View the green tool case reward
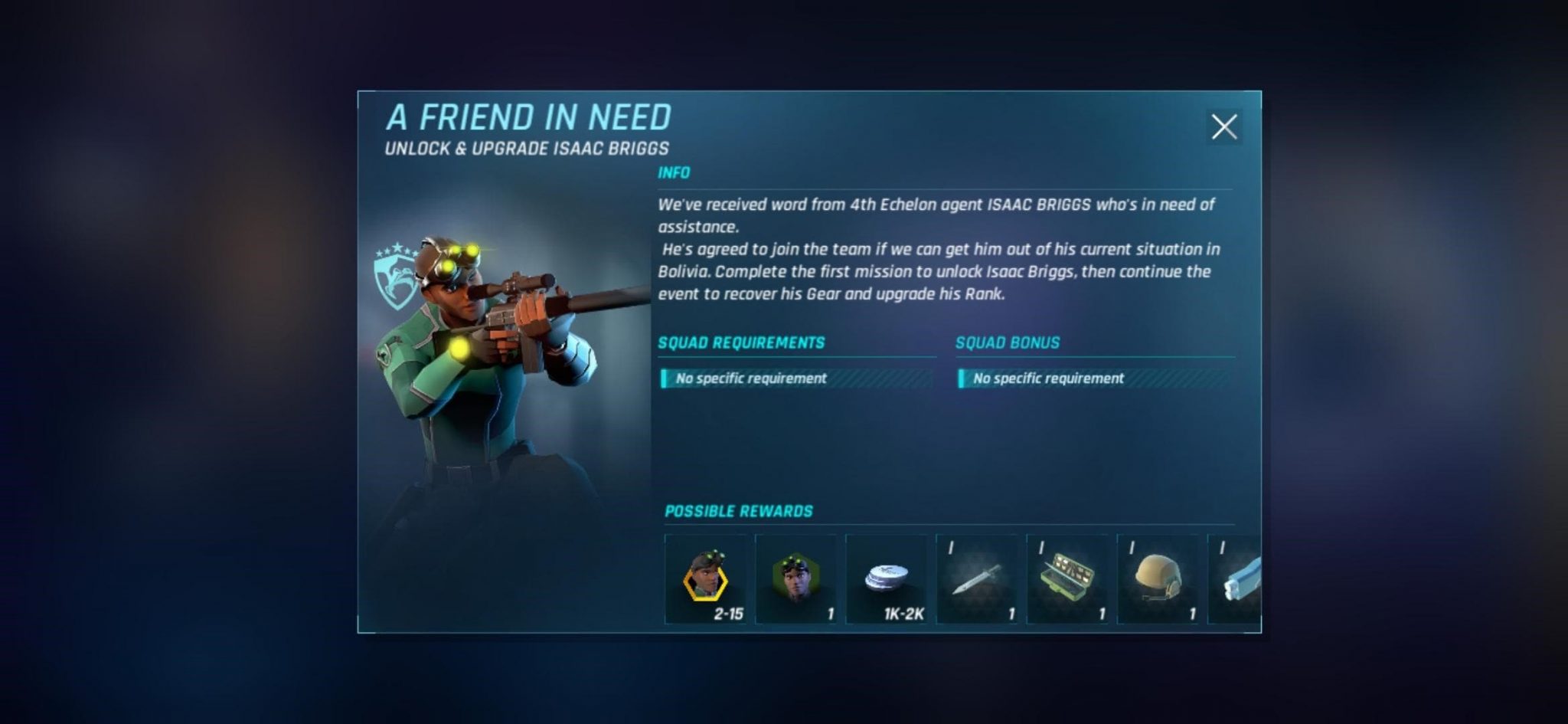This screenshot has width=1568, height=724. pyautogui.click(x=1067, y=578)
